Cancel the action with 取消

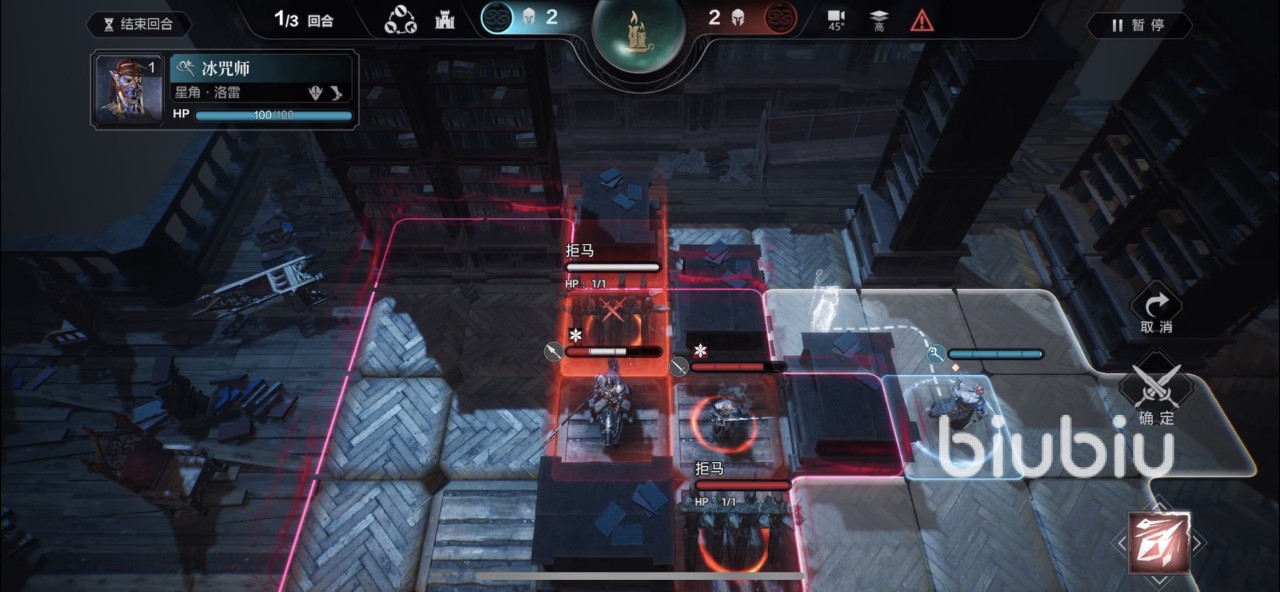[1155, 311]
